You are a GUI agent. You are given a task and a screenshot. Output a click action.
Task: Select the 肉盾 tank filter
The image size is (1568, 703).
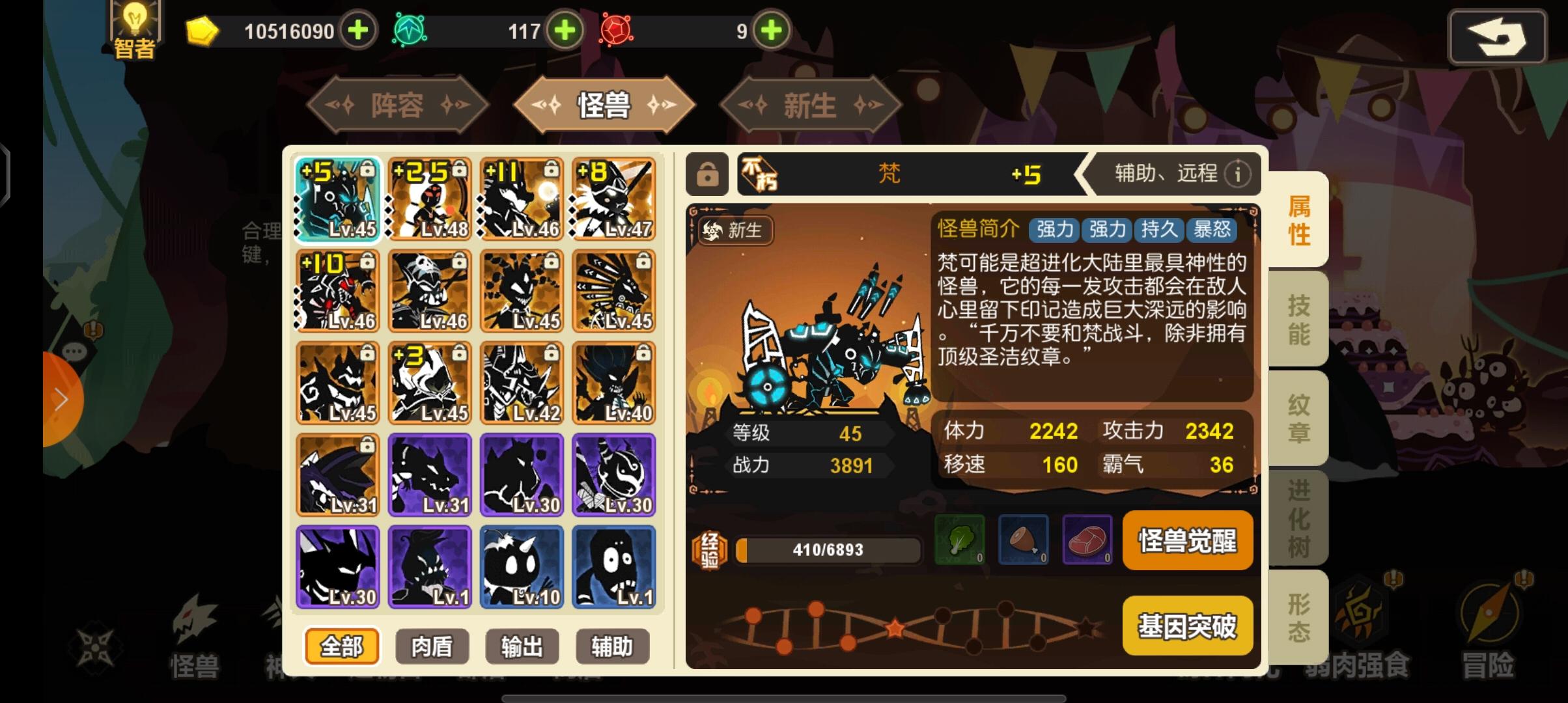click(432, 646)
